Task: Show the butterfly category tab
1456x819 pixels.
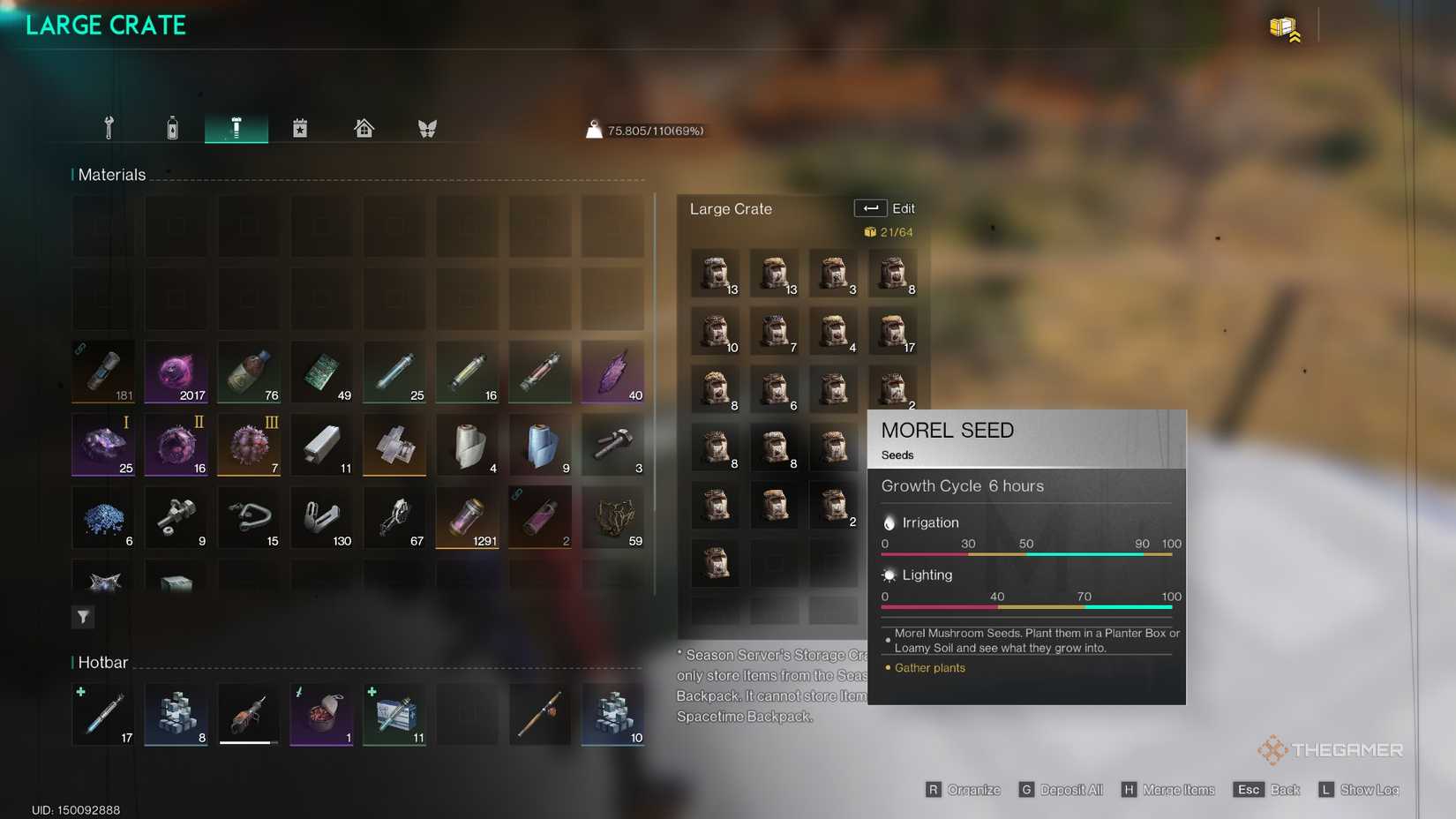Action: 427,128
